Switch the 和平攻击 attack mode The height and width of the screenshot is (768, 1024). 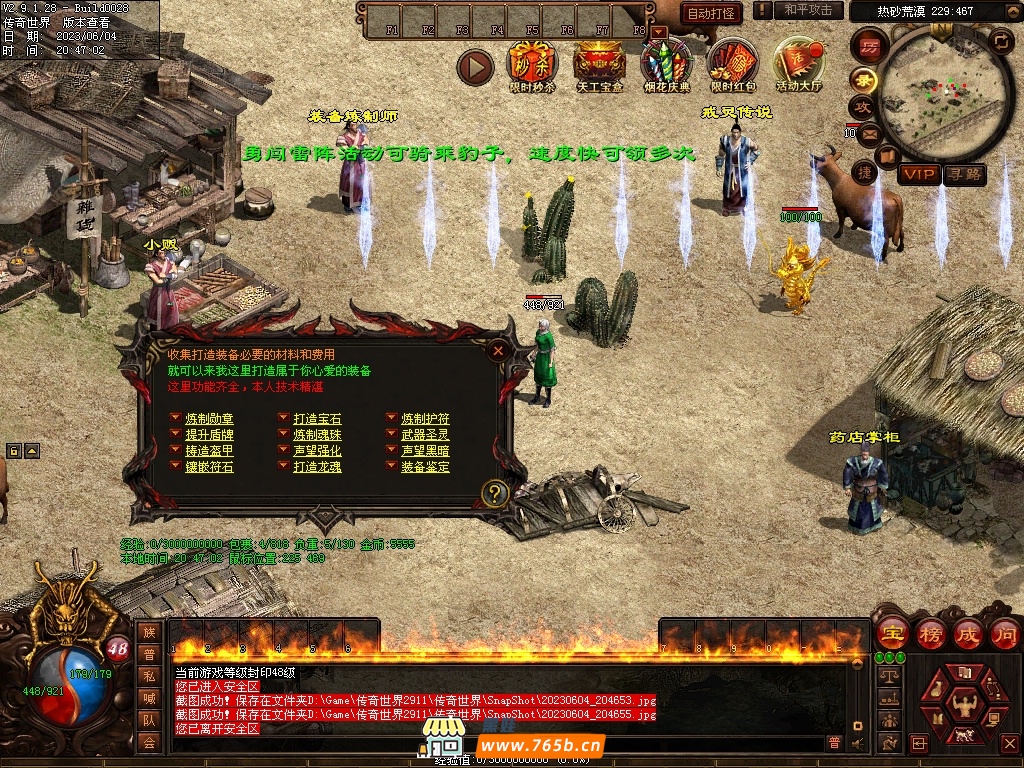pyautogui.click(x=807, y=10)
